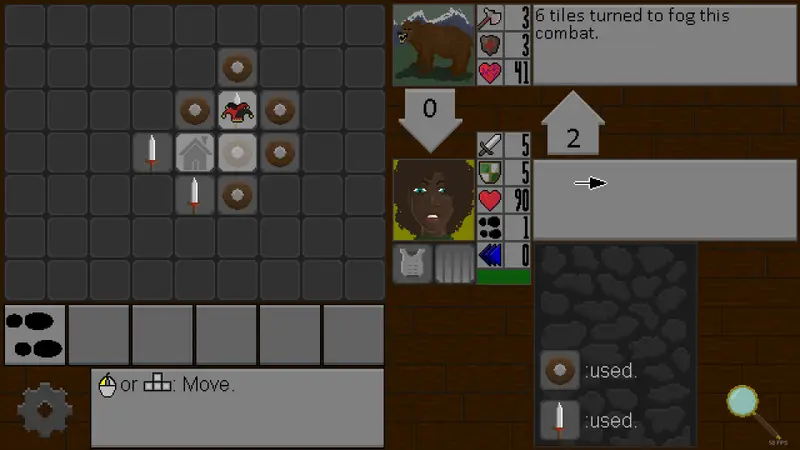Click the bear enemy portrait
The height and width of the screenshot is (450, 800).
[433, 45]
